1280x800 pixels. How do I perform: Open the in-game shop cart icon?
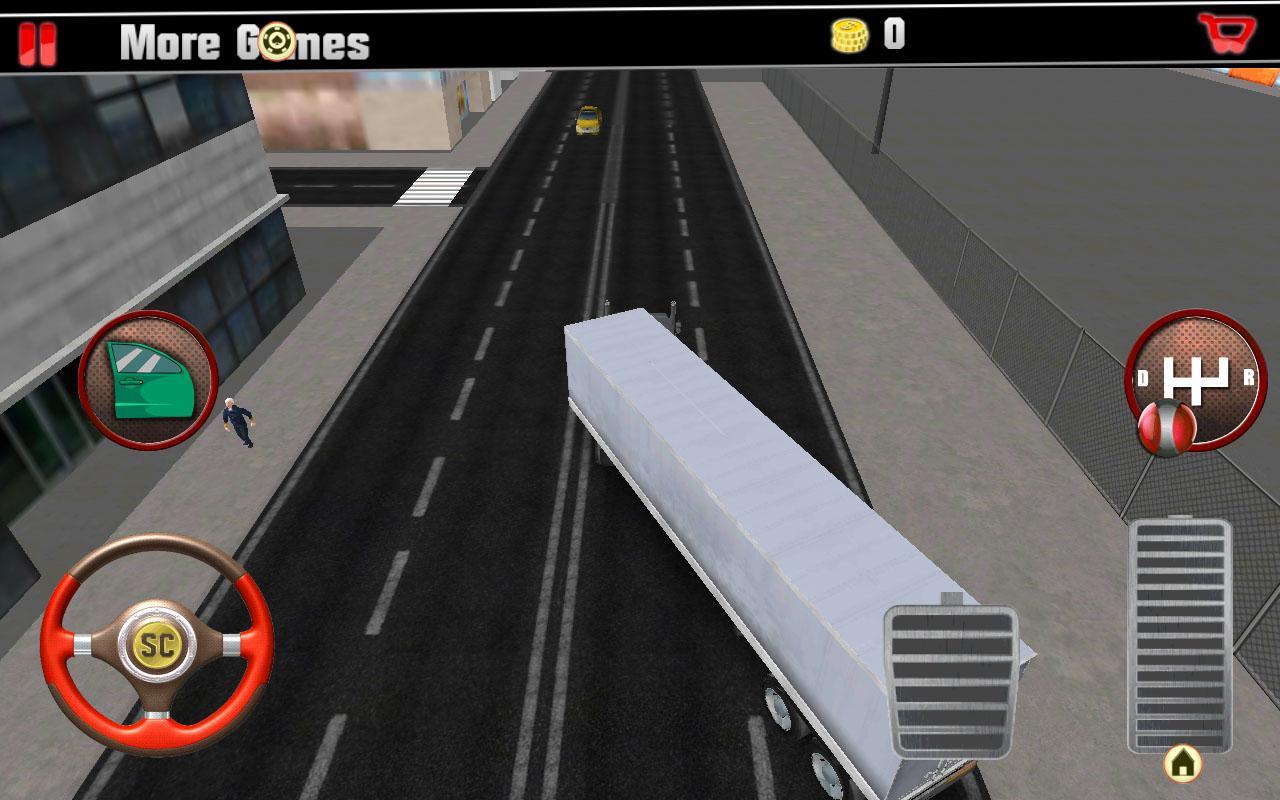pos(1227,33)
